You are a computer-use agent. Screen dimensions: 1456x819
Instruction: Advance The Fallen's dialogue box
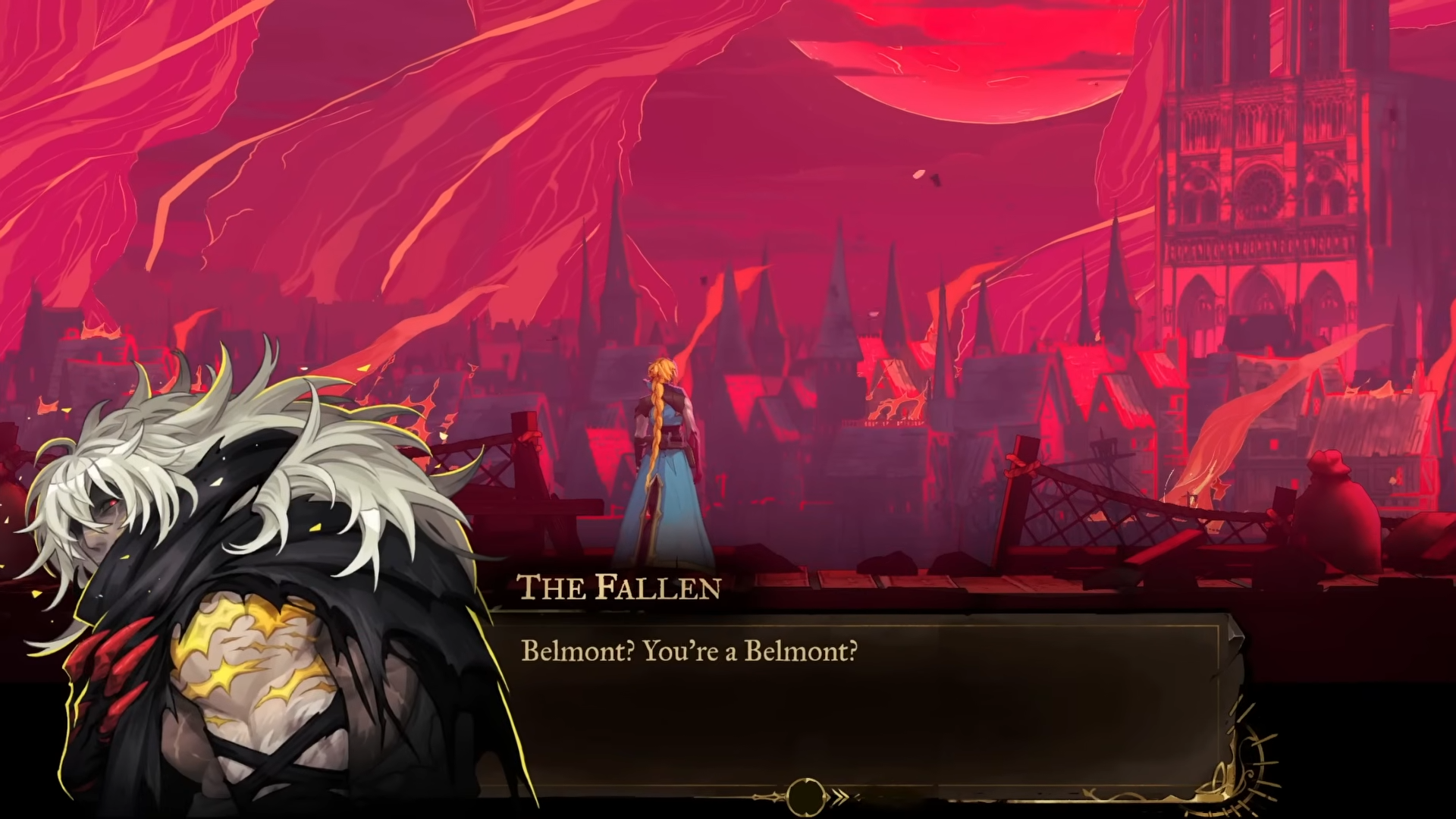click(857, 705)
